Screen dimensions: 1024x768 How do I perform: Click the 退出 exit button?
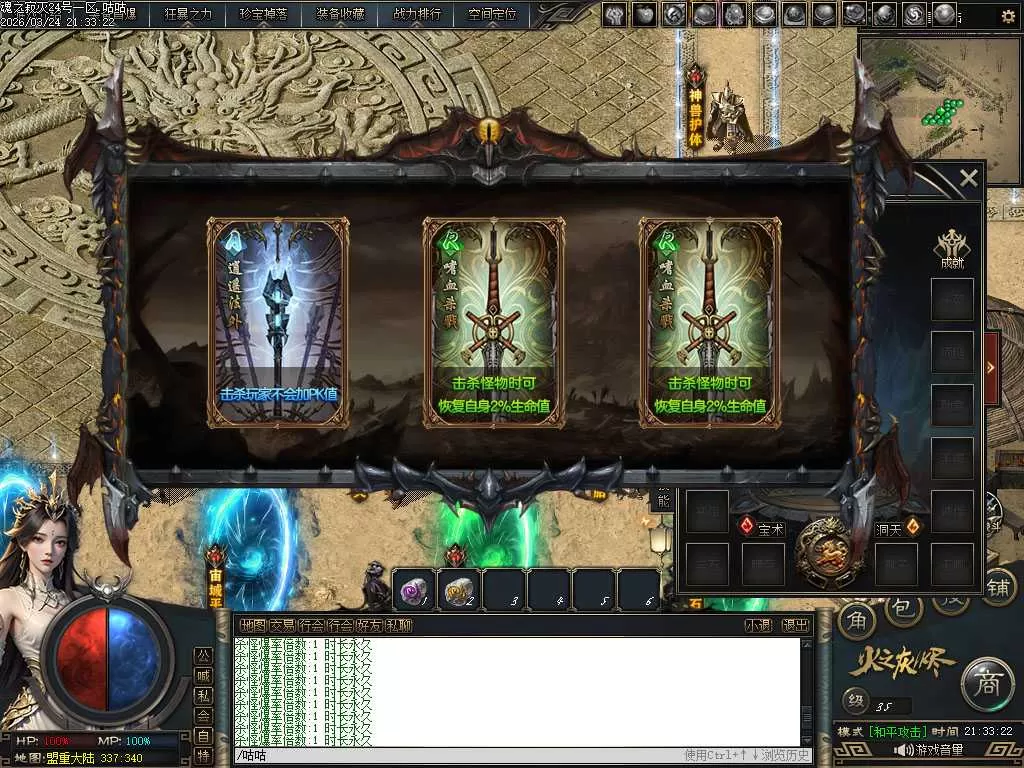pyautogui.click(x=795, y=625)
